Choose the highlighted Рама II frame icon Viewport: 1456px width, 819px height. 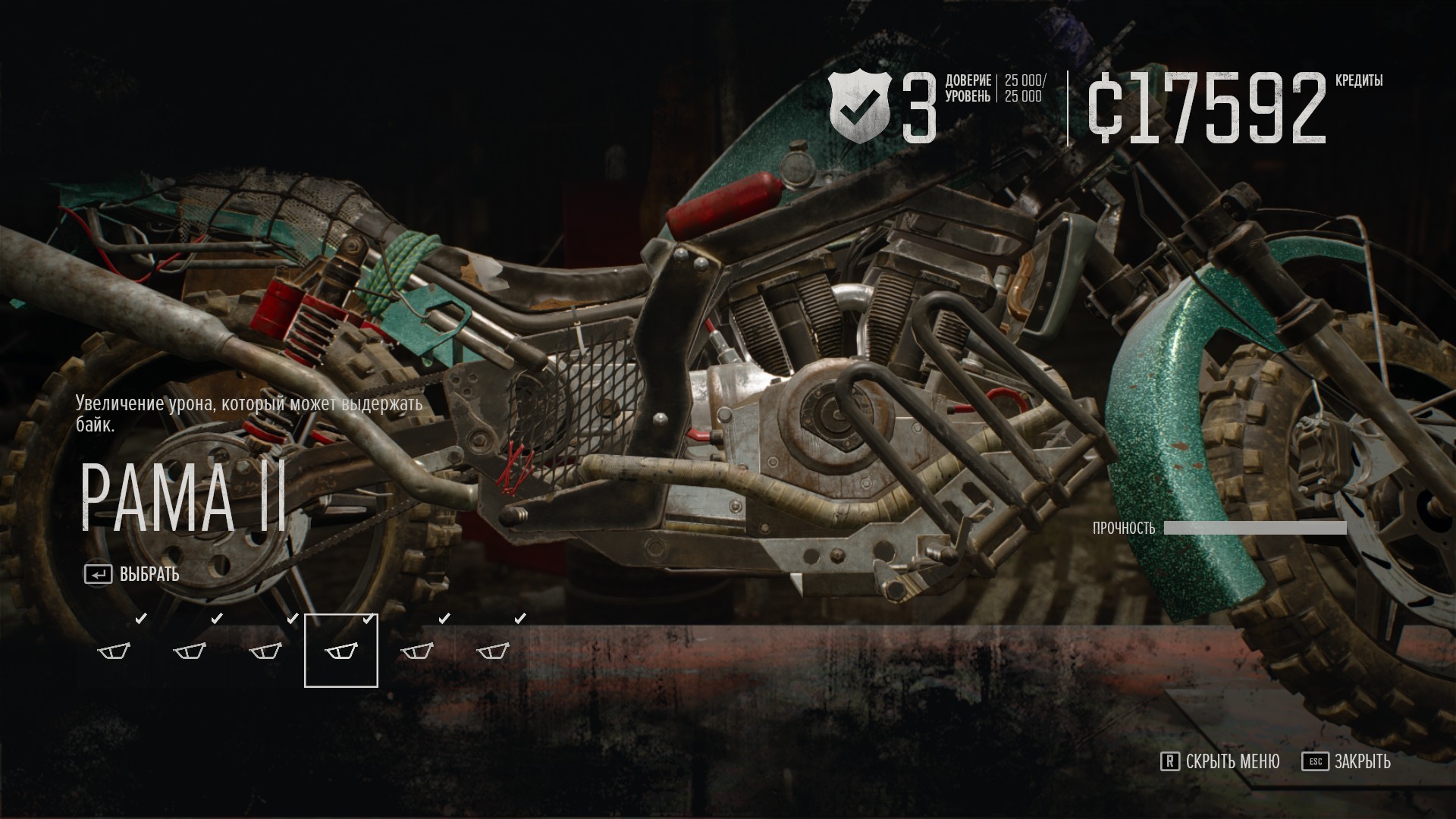coord(340,651)
